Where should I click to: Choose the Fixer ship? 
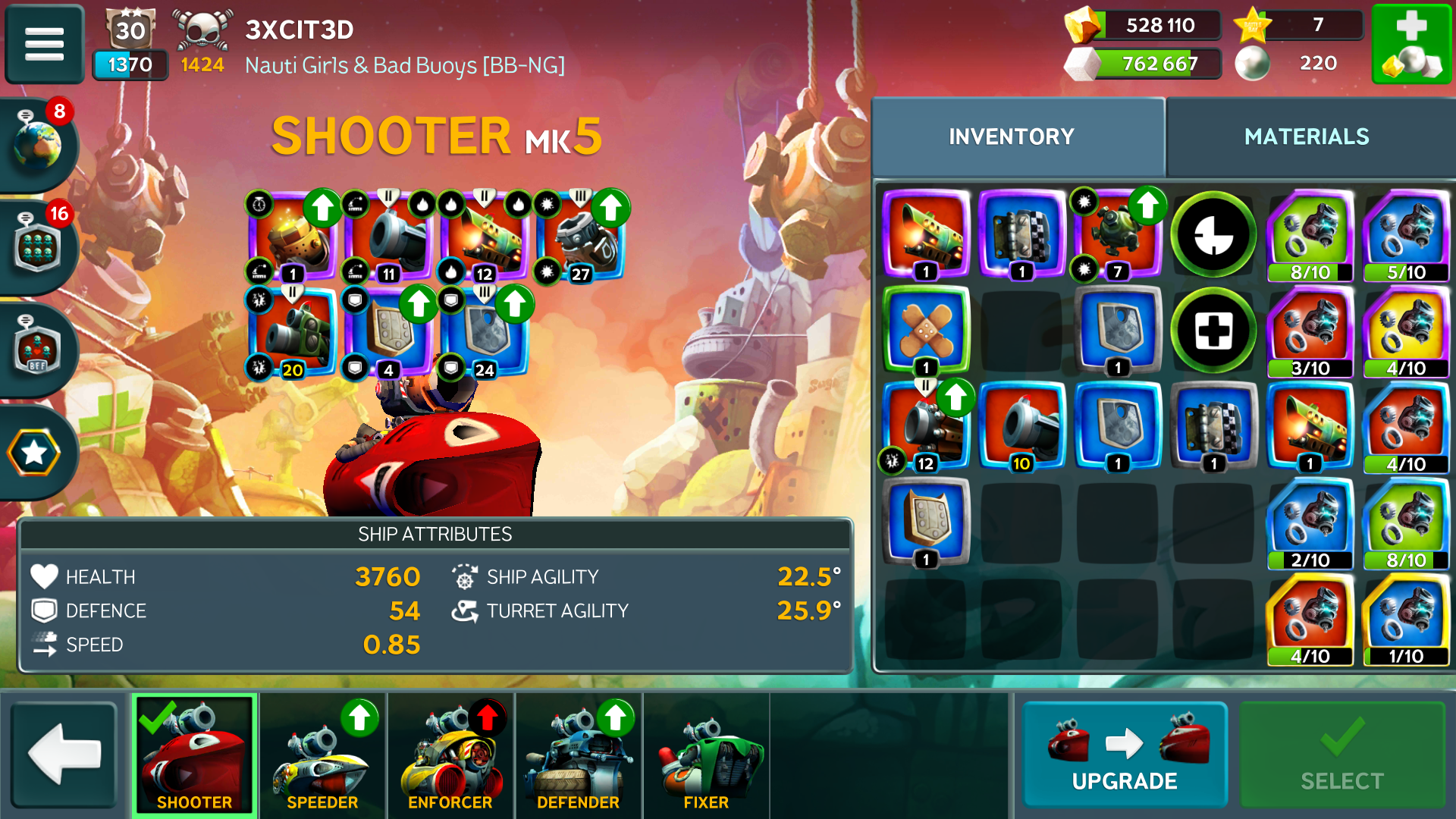[x=706, y=755]
